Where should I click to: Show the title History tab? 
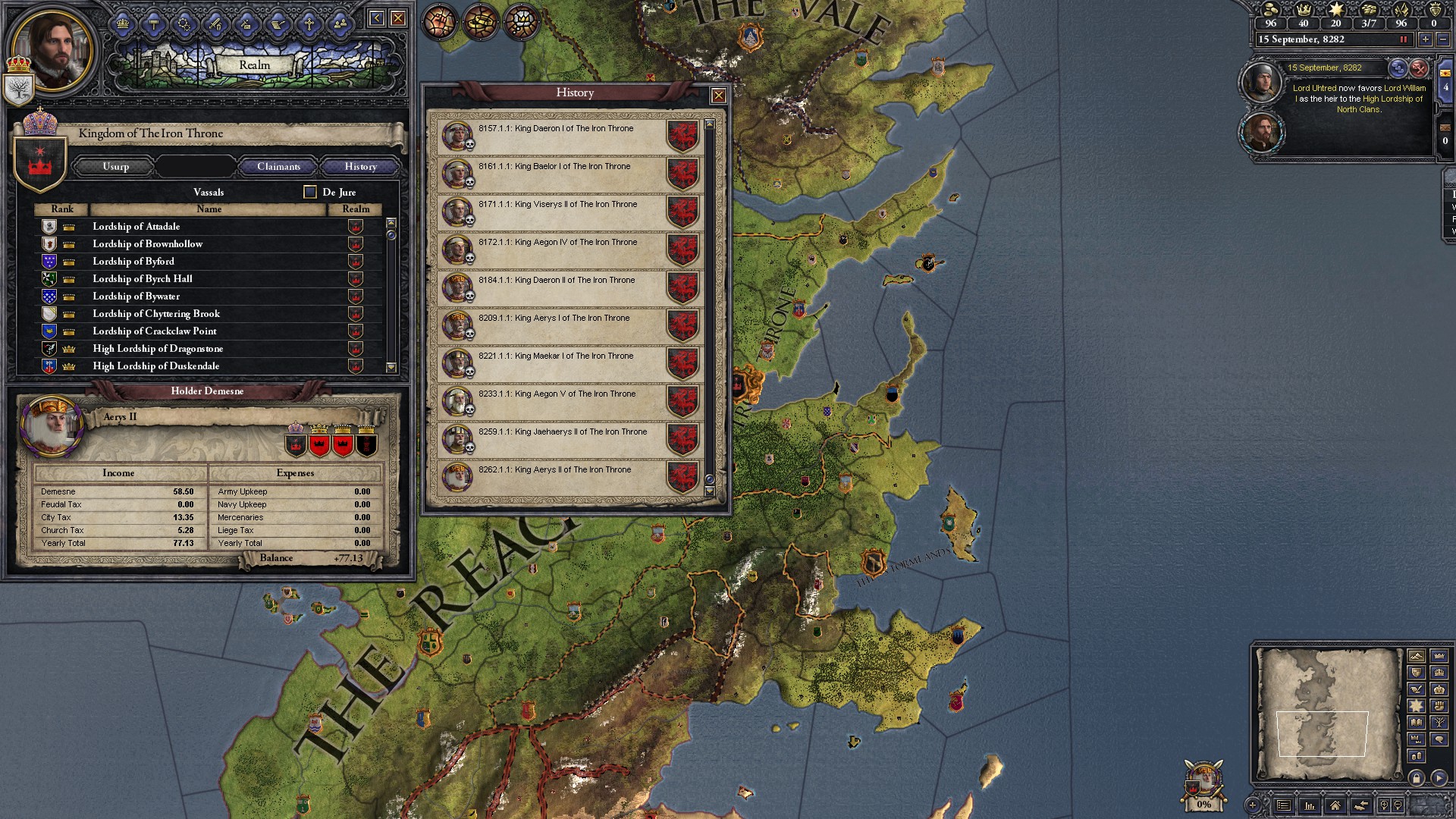click(360, 166)
